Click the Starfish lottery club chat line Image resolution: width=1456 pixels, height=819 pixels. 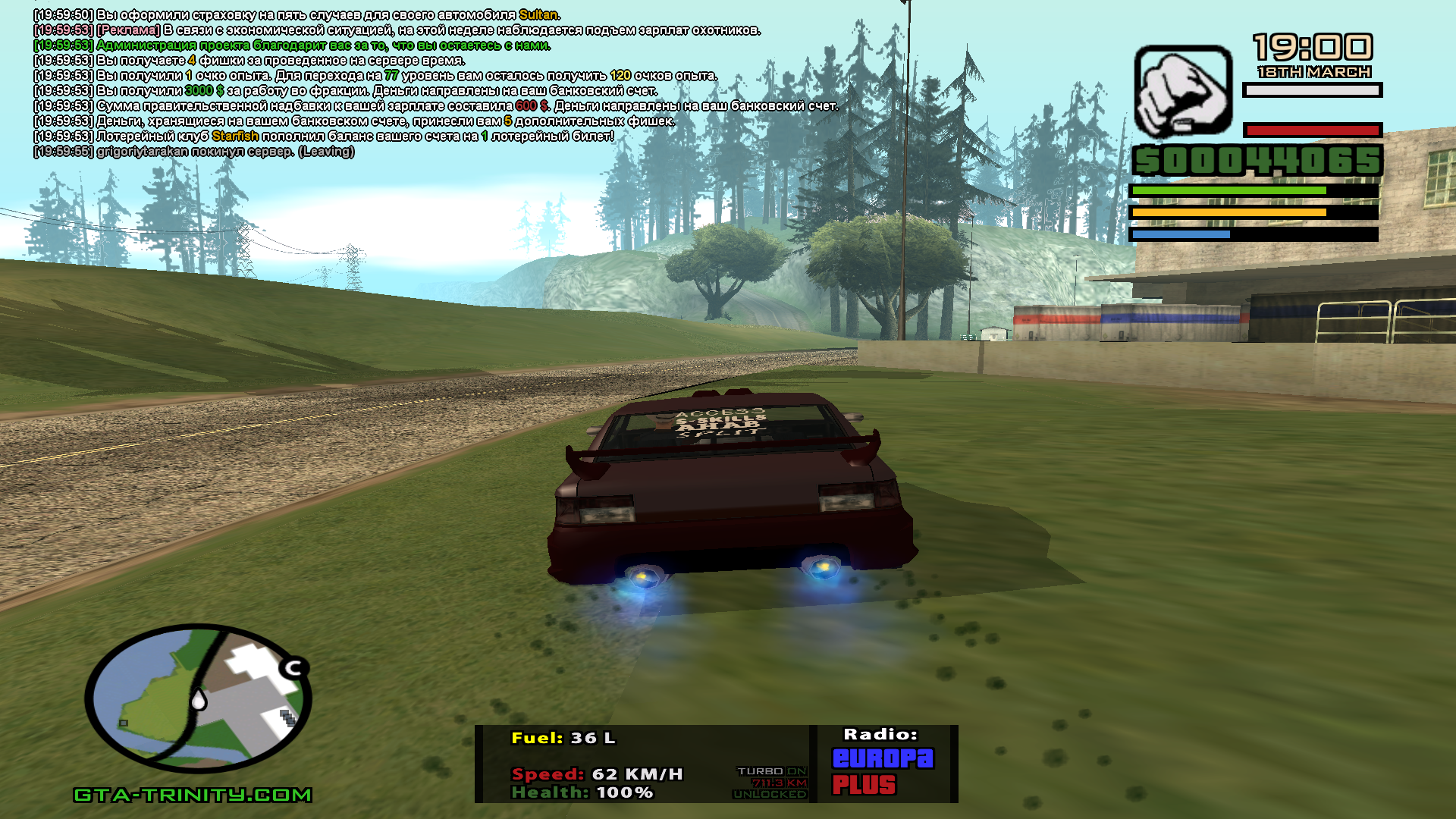[324, 136]
